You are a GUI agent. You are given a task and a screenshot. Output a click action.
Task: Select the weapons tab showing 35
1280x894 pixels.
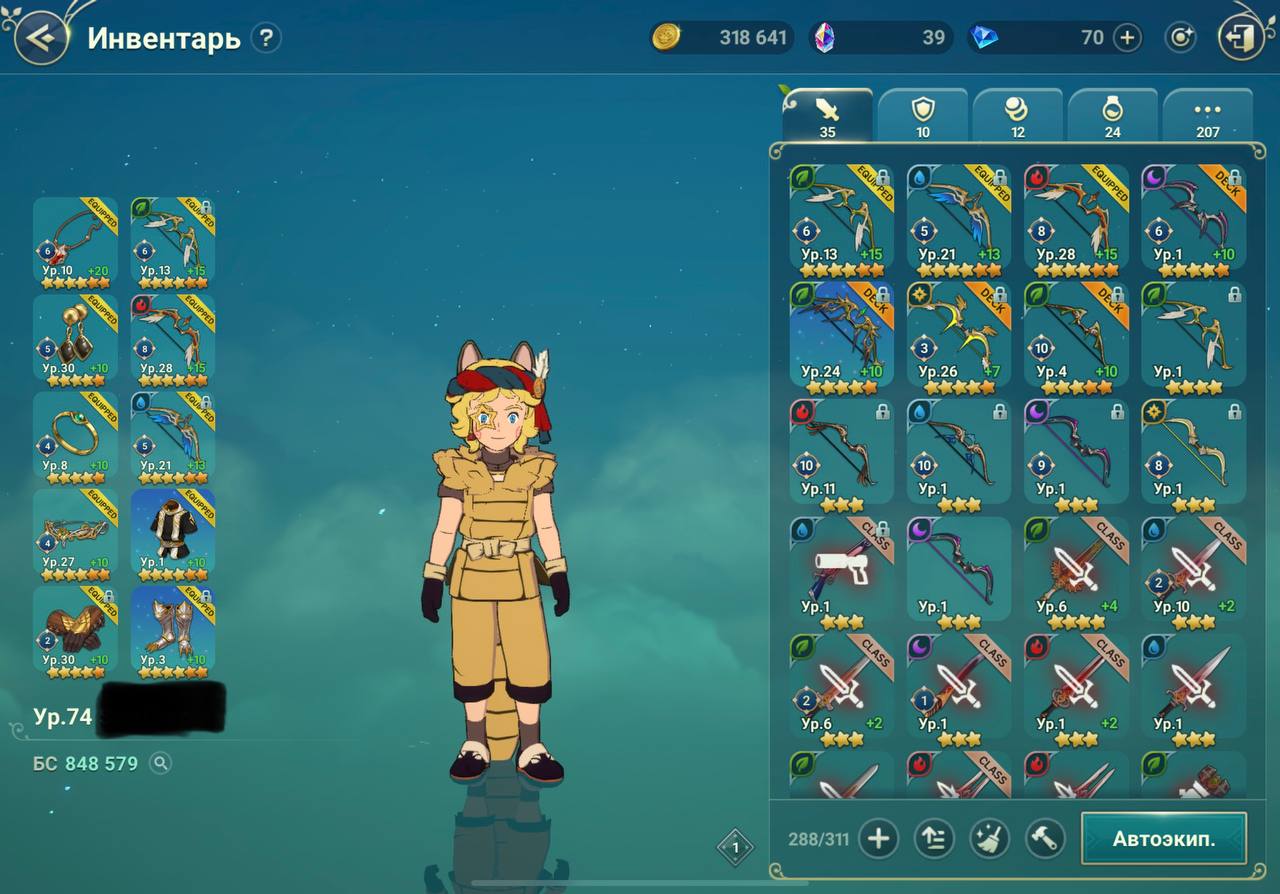coord(827,116)
